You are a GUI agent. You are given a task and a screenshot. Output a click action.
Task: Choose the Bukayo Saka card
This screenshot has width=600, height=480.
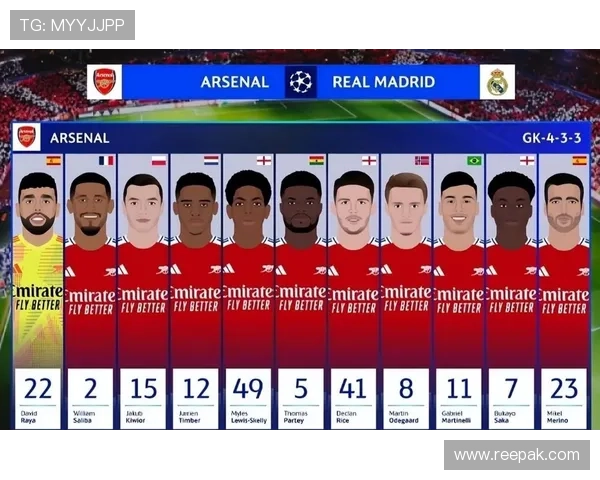click(x=512, y=290)
